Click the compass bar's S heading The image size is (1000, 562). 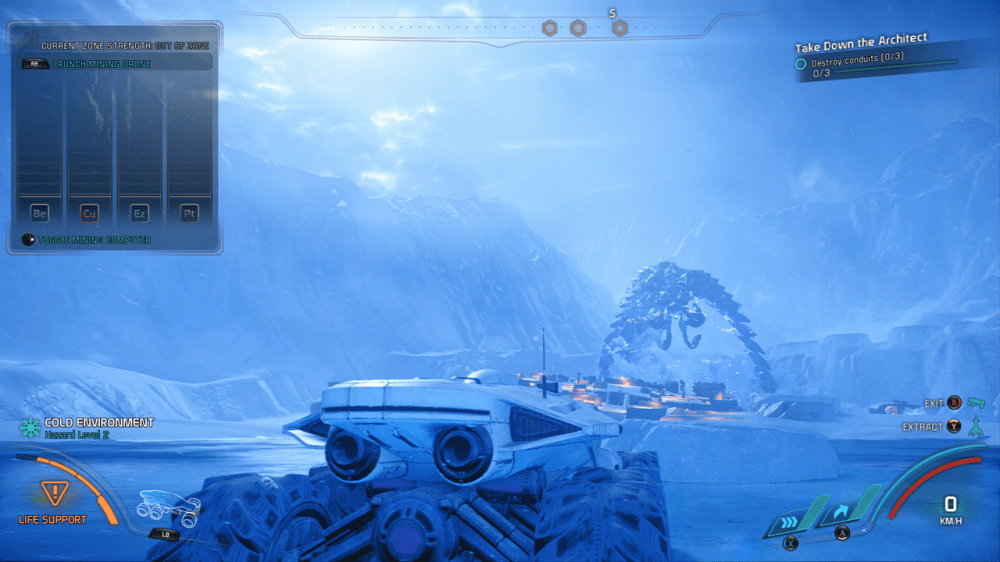click(612, 13)
